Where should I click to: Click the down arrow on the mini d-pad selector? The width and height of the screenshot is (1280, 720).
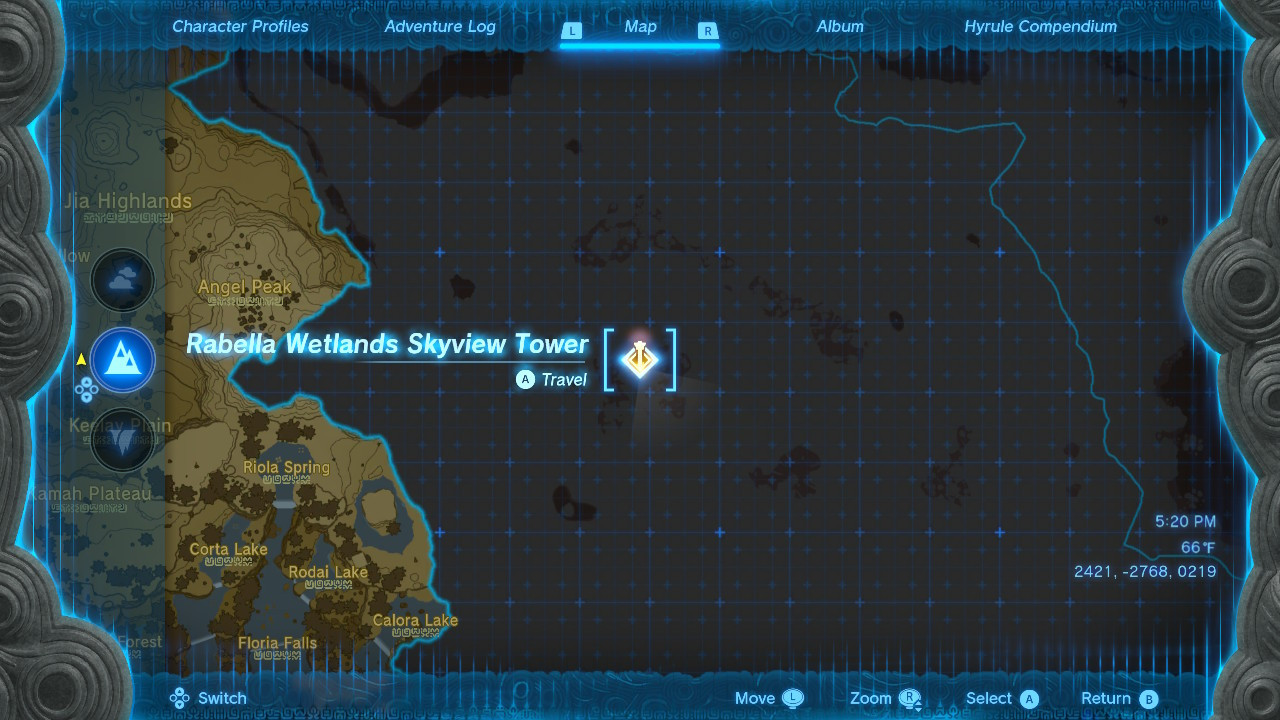(x=86, y=397)
